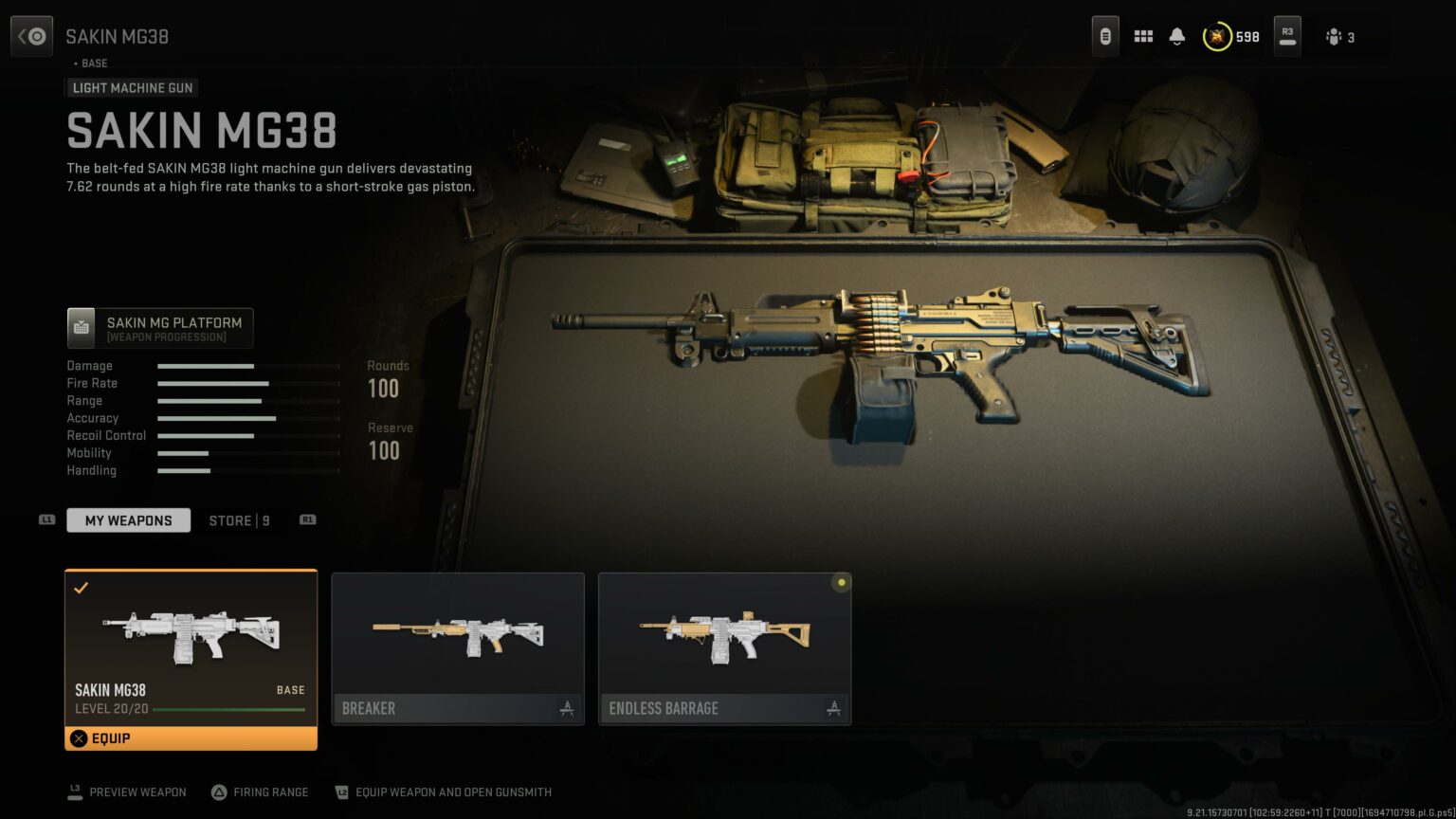This screenshot has width=1456, height=819.
Task: Click the blueprint icon on ENDLESS BARRAGE card
Action: pos(833,707)
